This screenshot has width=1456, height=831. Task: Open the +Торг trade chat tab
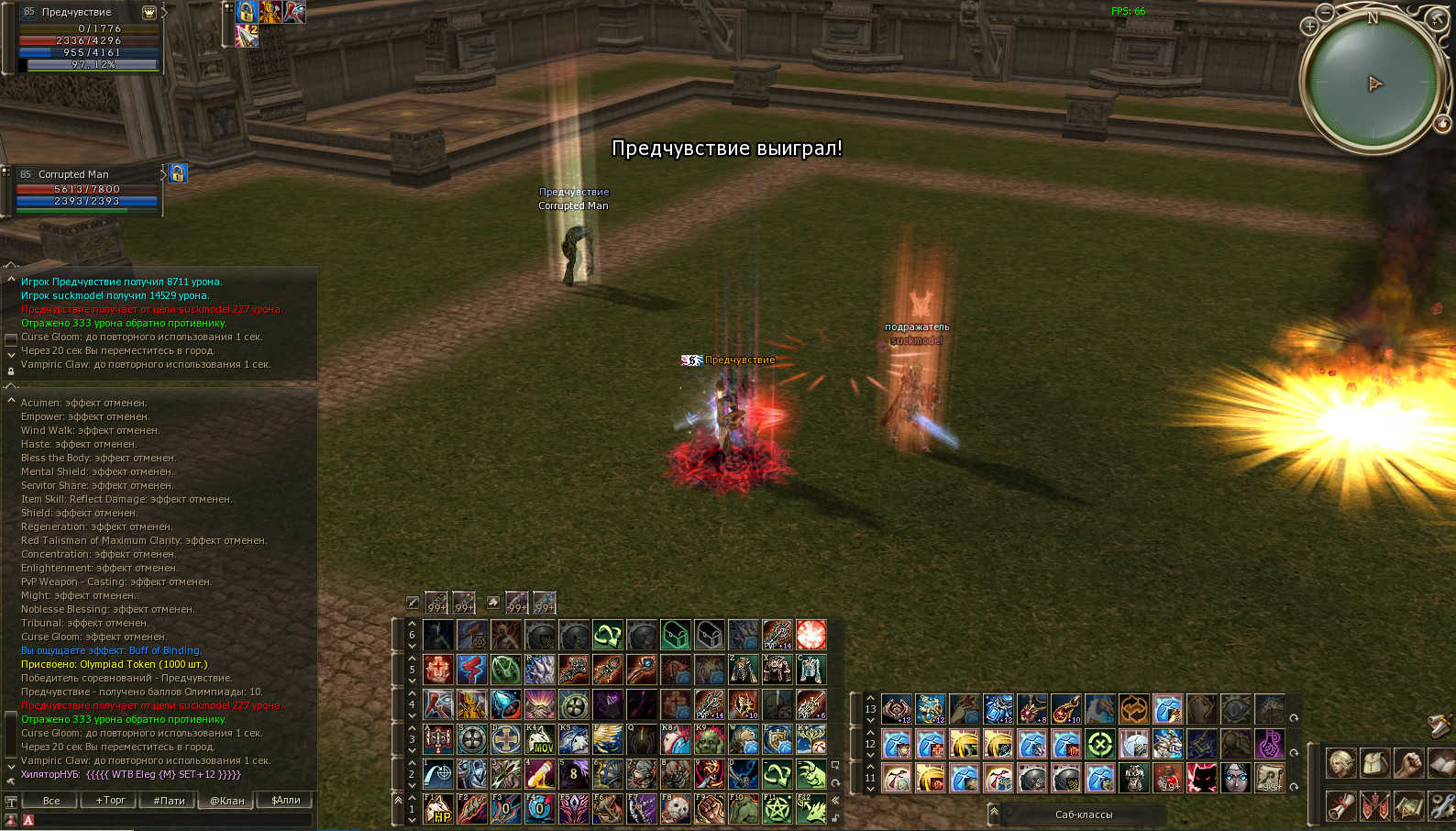111,801
